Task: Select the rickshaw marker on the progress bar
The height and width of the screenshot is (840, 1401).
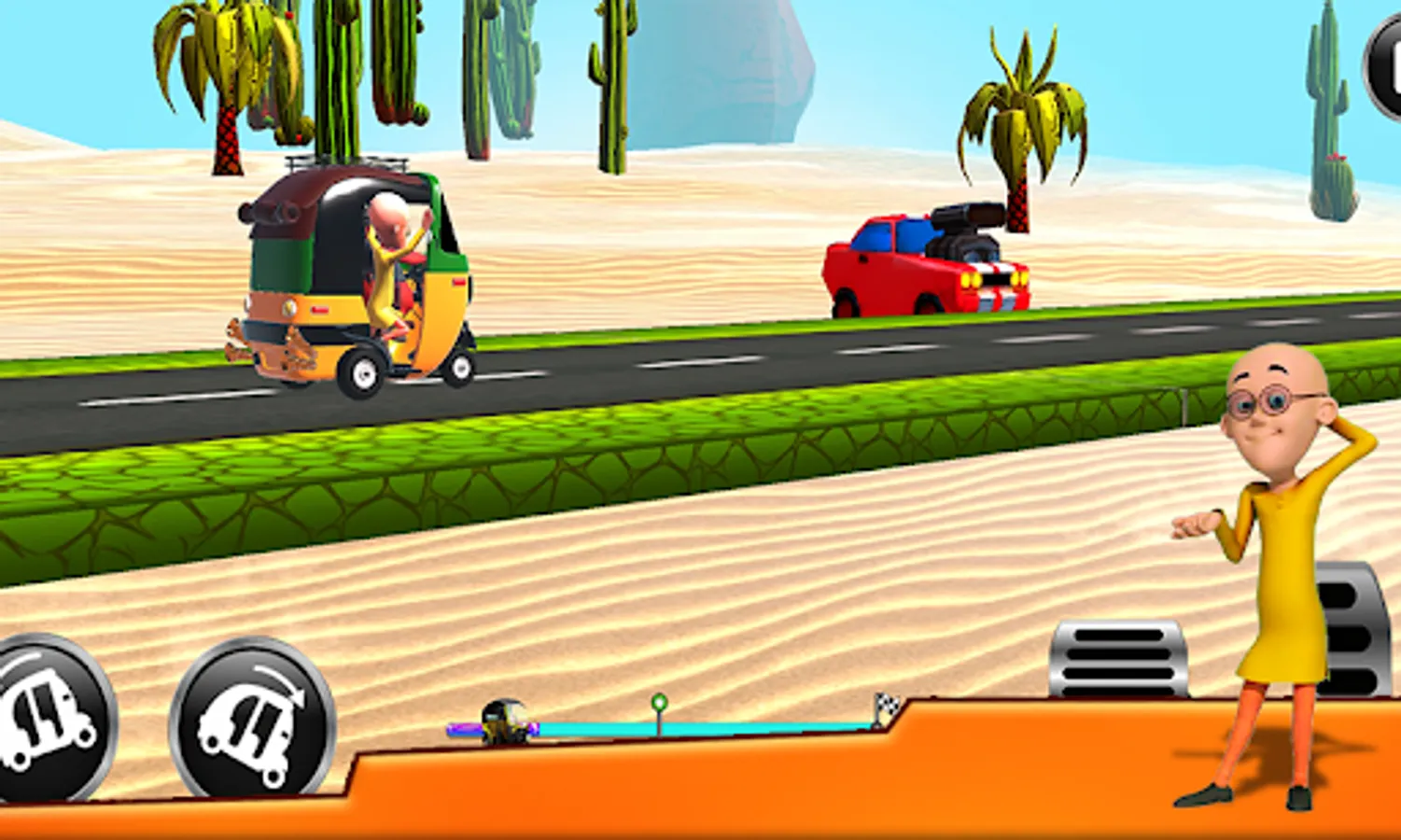Action: coord(504,723)
